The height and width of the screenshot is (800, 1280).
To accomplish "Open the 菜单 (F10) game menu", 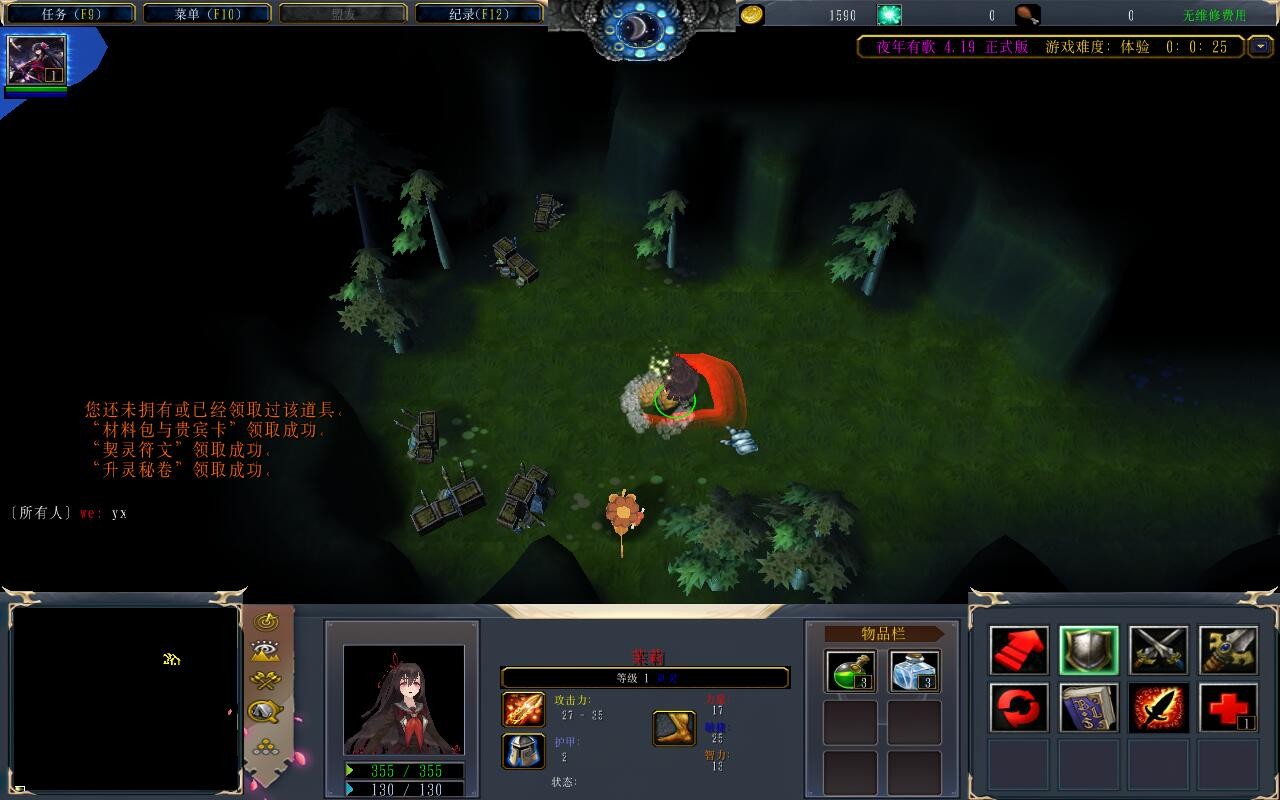I will click(207, 14).
